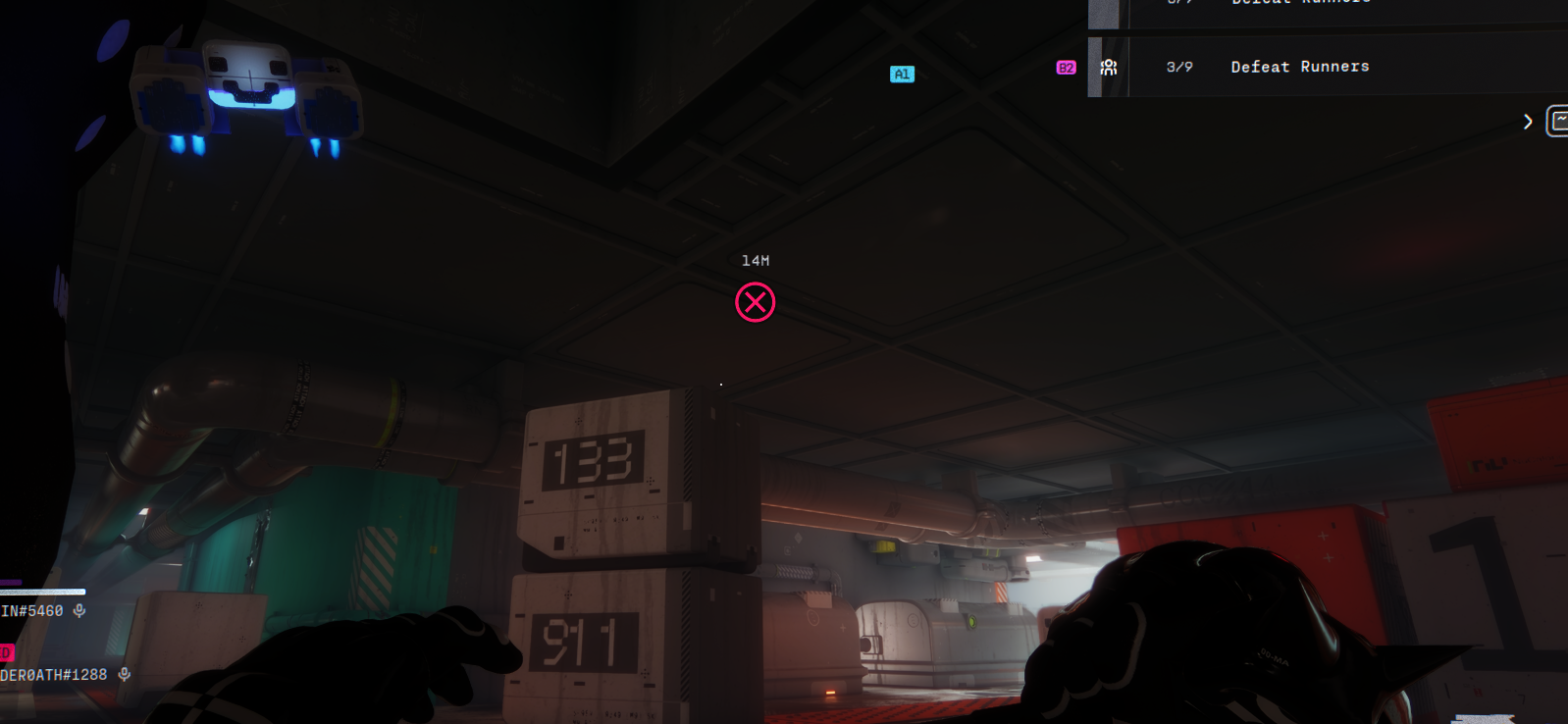Click the cyan A1 zone marker
The width and height of the screenshot is (1568, 724).
pyautogui.click(x=902, y=75)
